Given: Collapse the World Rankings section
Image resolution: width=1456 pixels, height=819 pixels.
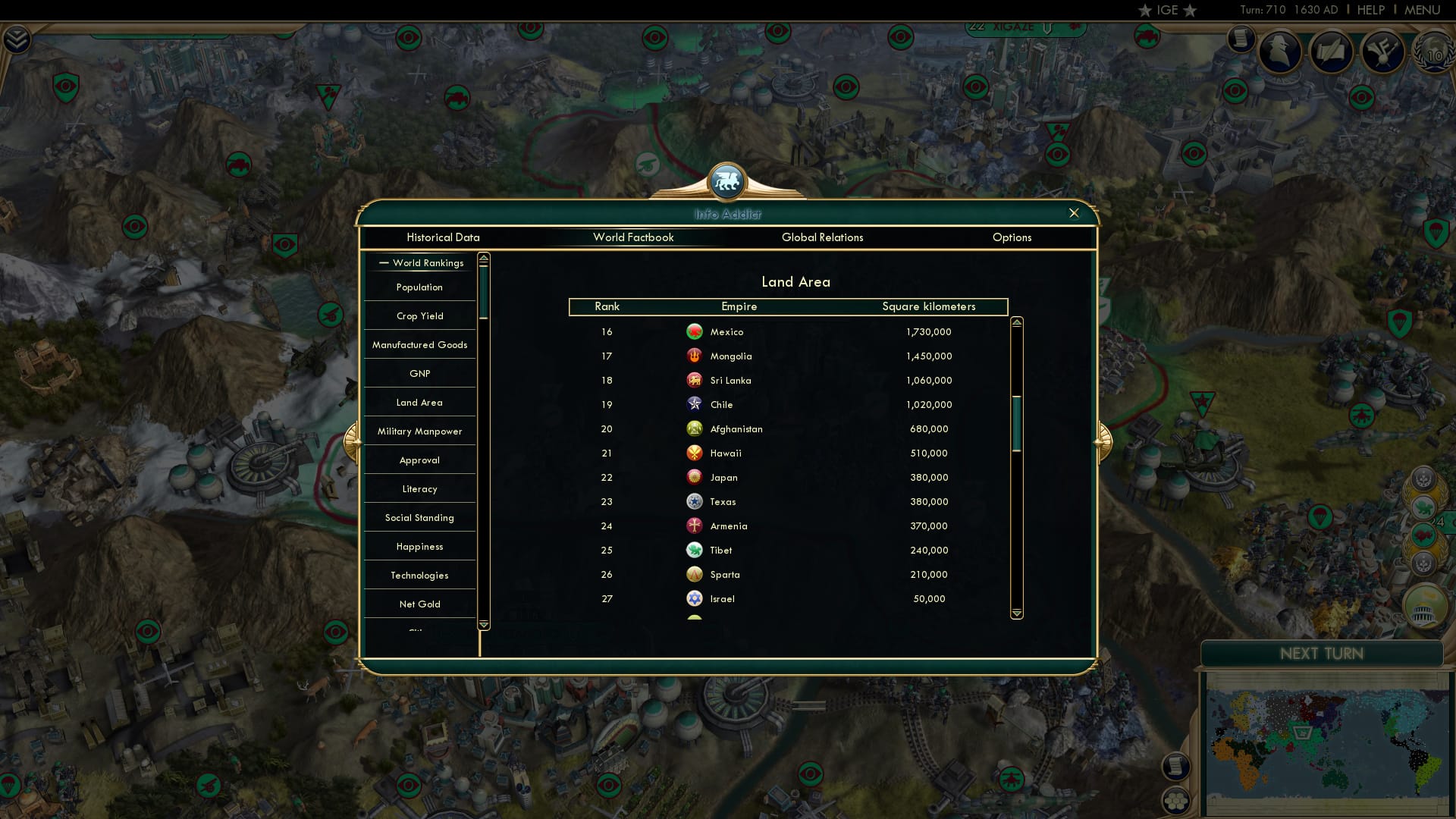Looking at the screenshot, I should pos(383,263).
